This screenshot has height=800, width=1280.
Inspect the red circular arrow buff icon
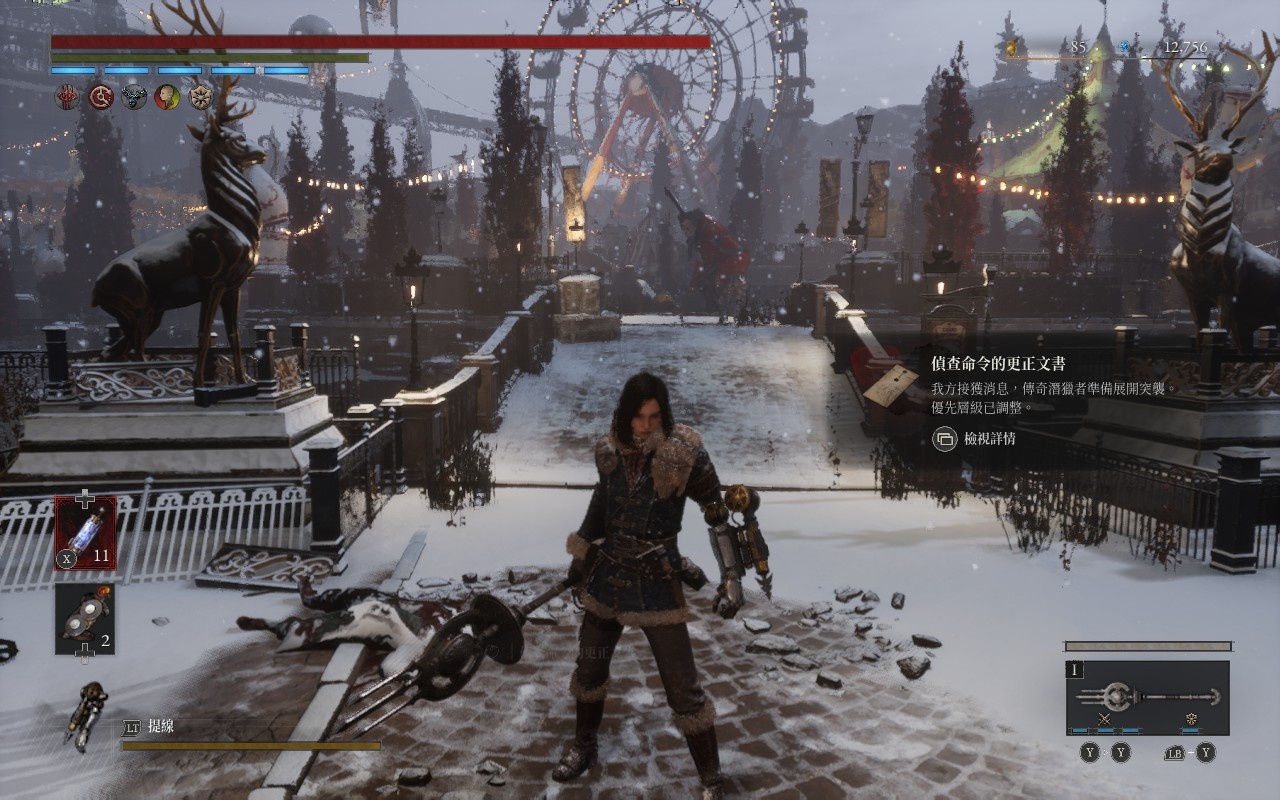[x=101, y=97]
